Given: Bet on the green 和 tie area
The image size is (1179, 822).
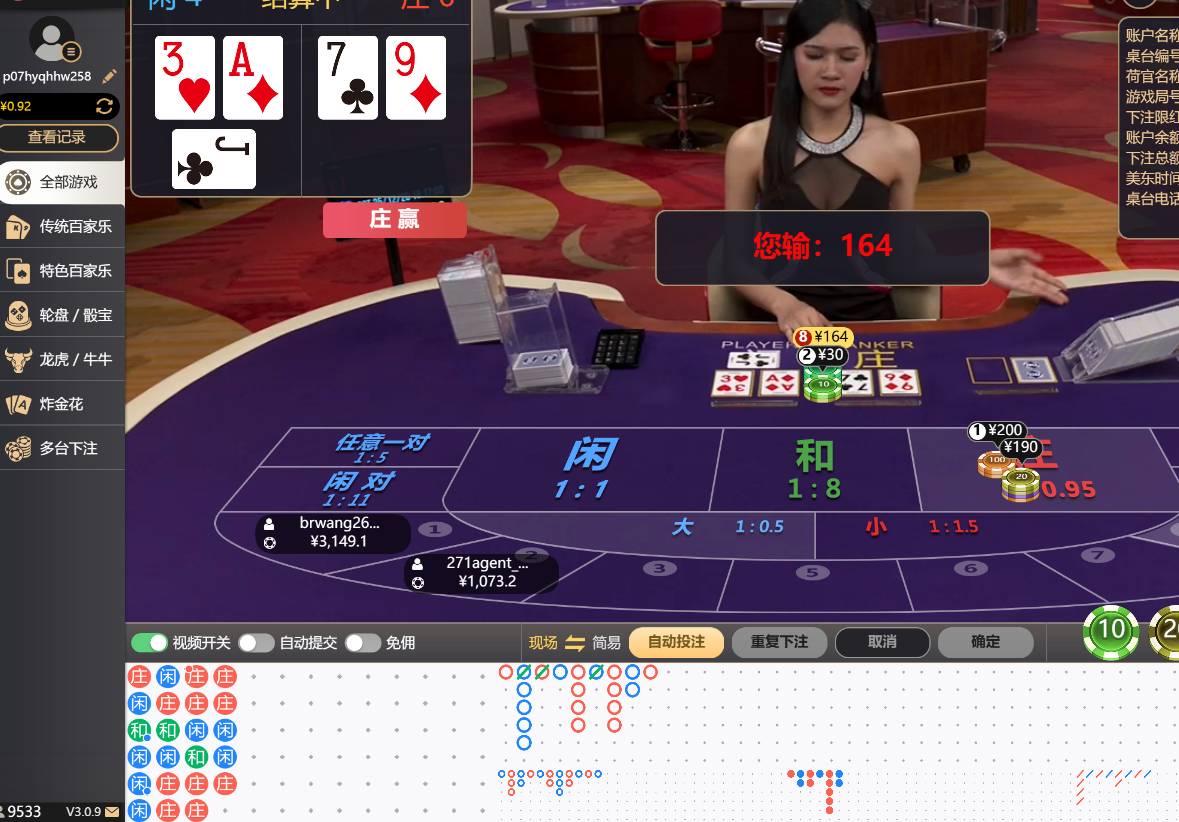Looking at the screenshot, I should (813, 468).
